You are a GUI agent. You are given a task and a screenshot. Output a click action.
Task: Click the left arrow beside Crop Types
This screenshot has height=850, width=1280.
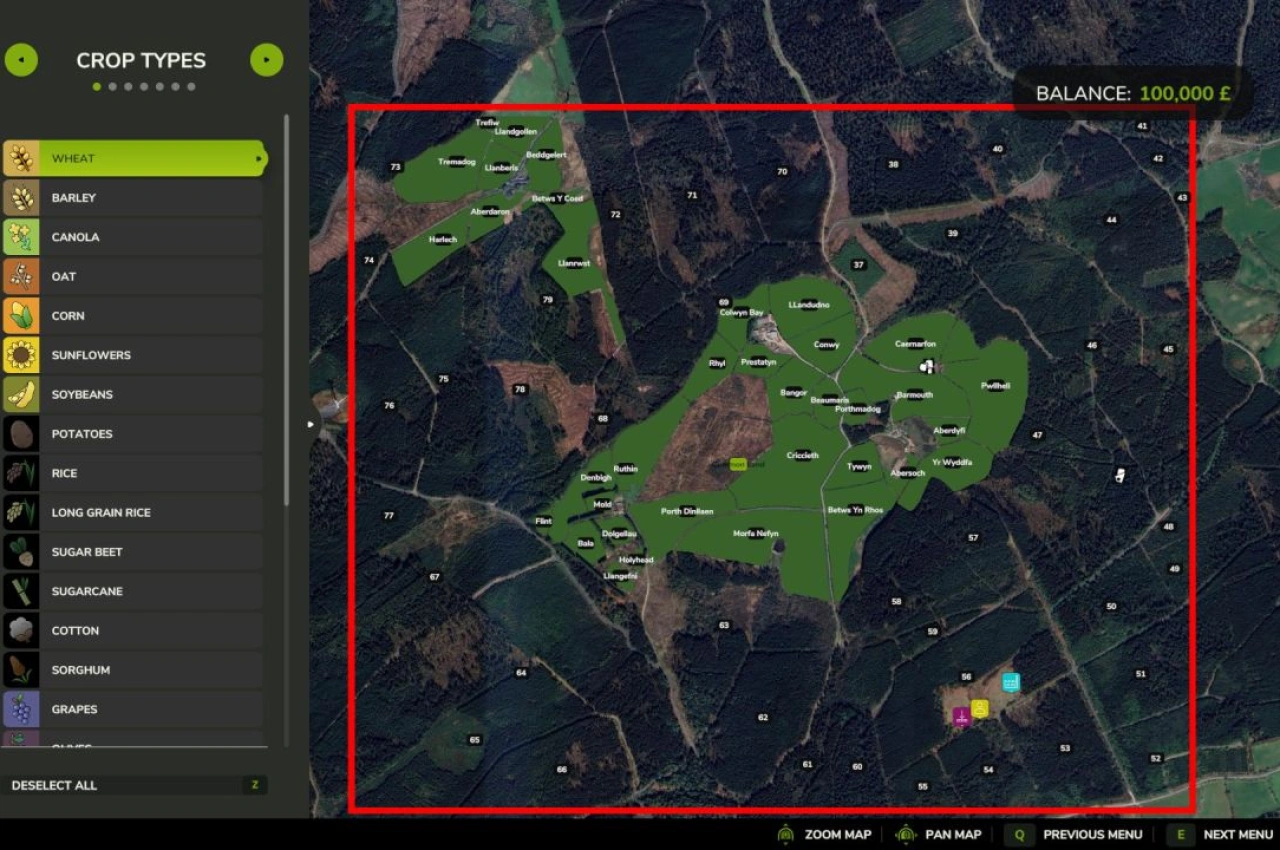(21, 60)
